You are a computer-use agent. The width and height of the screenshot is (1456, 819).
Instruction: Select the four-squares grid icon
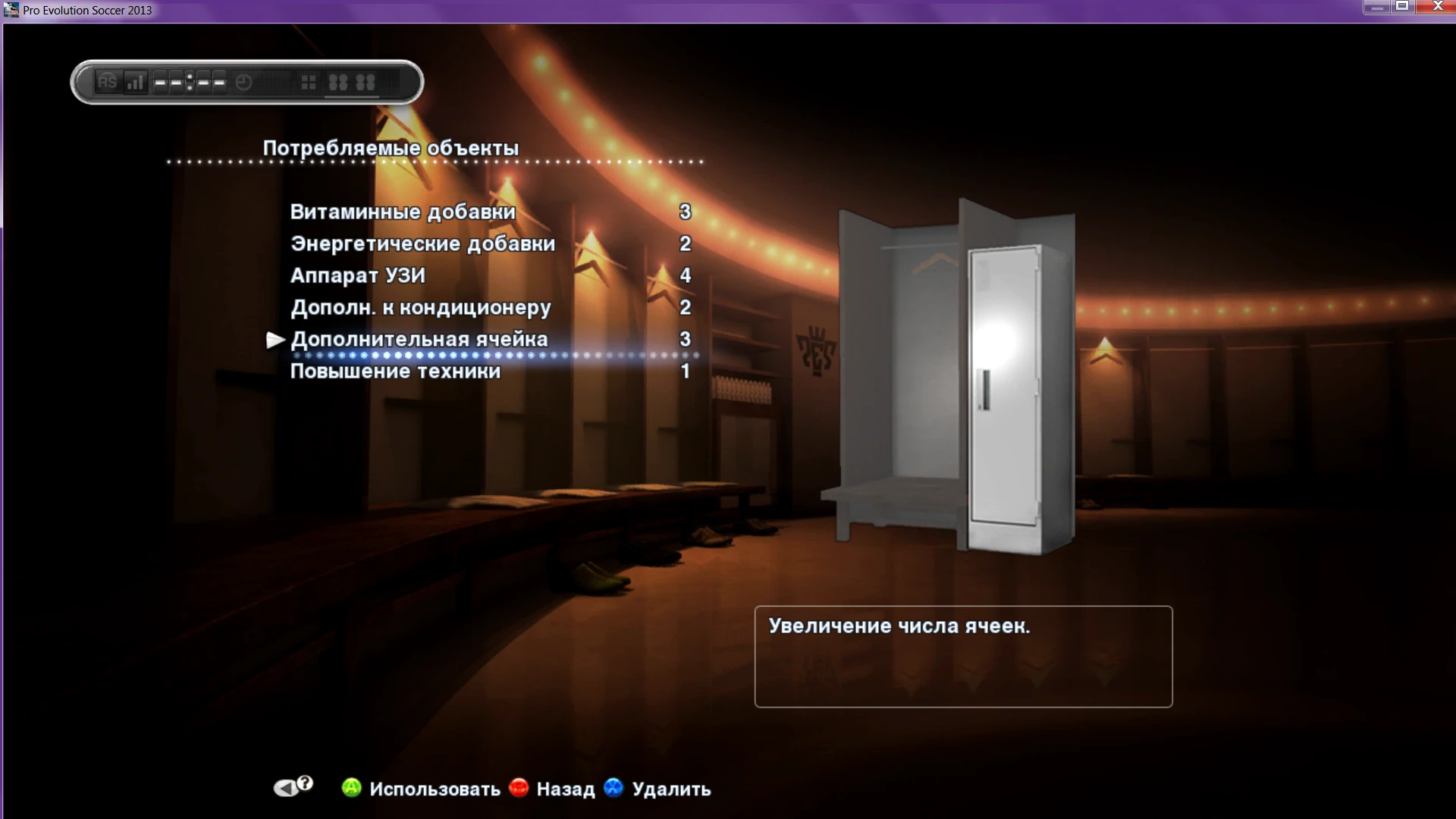tap(309, 81)
